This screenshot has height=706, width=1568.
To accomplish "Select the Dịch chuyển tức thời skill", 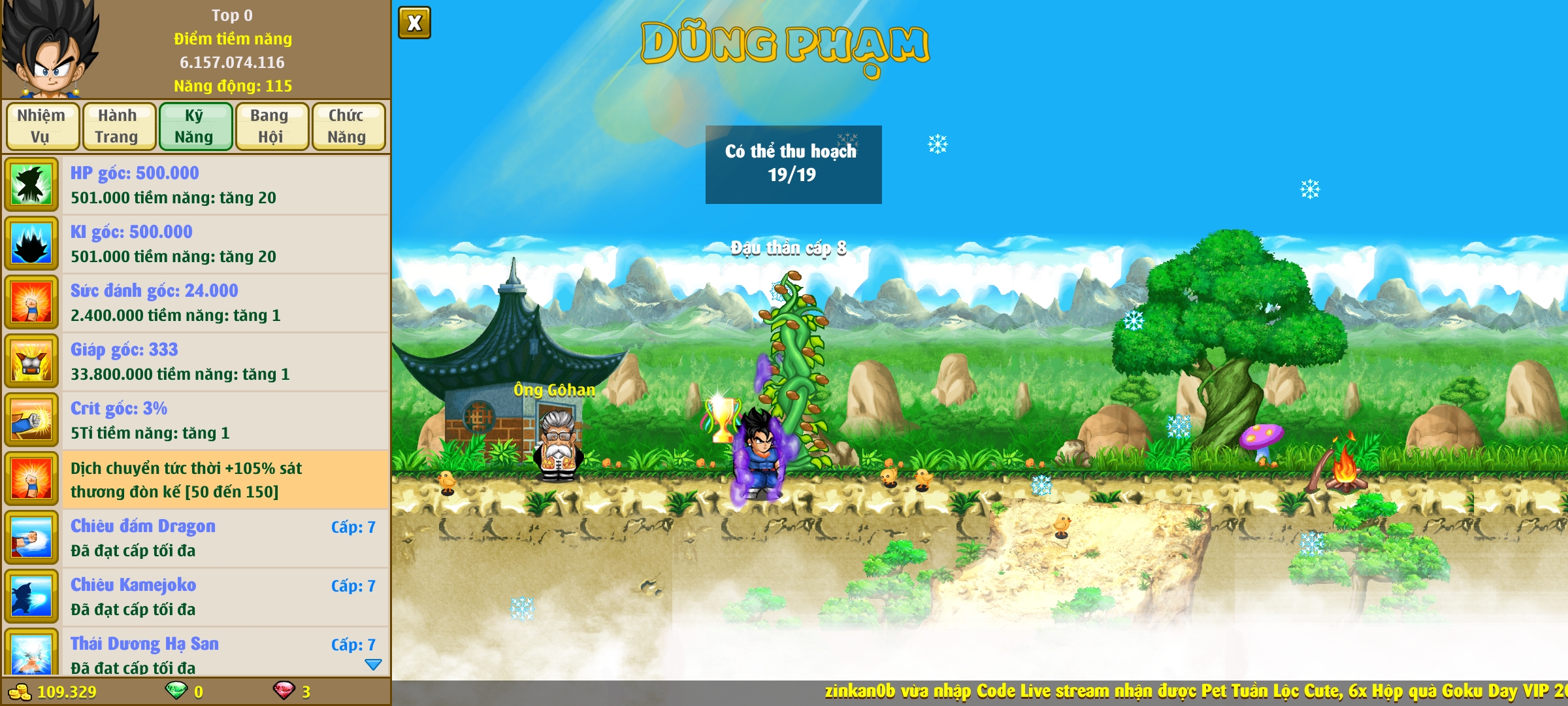I will [196, 479].
